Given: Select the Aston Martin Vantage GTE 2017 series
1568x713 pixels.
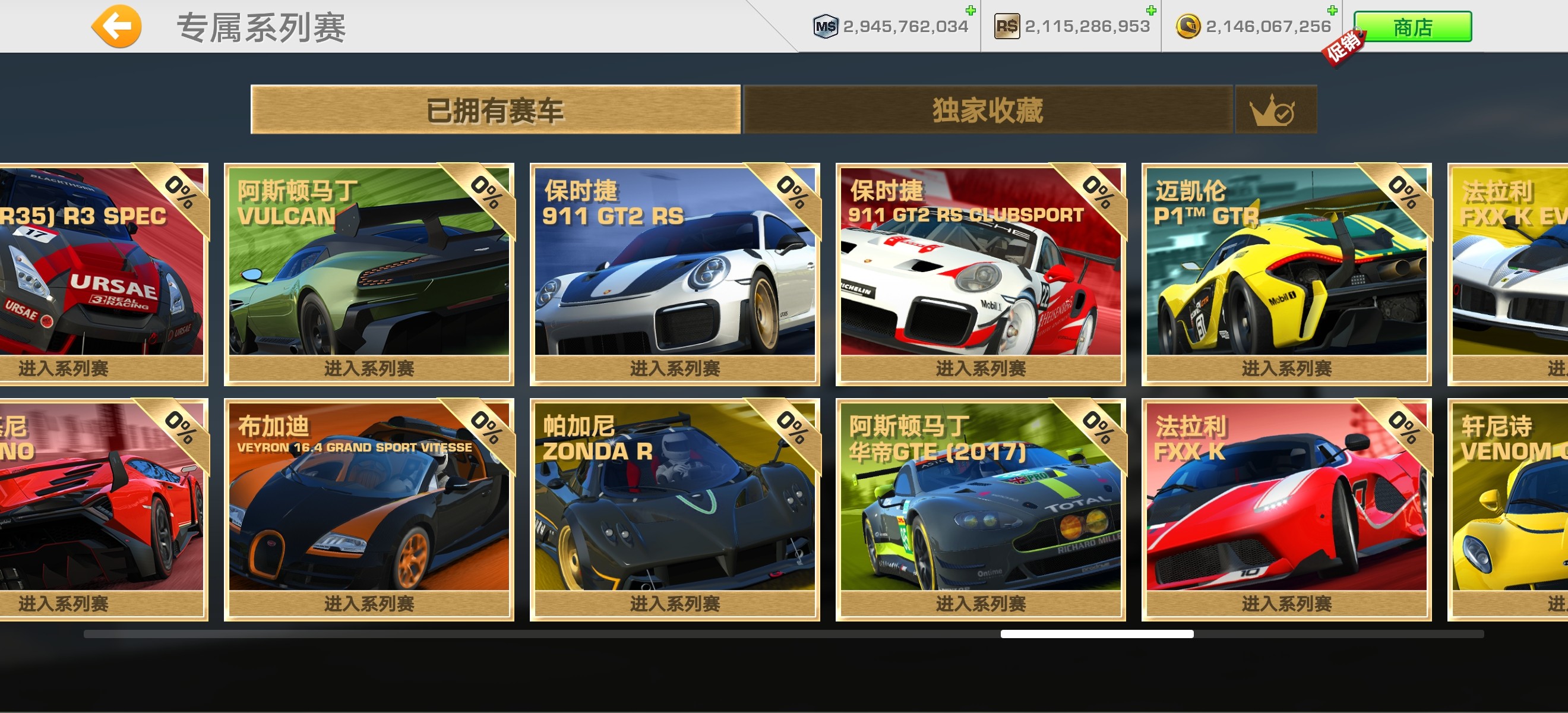Looking at the screenshot, I should [x=980, y=510].
